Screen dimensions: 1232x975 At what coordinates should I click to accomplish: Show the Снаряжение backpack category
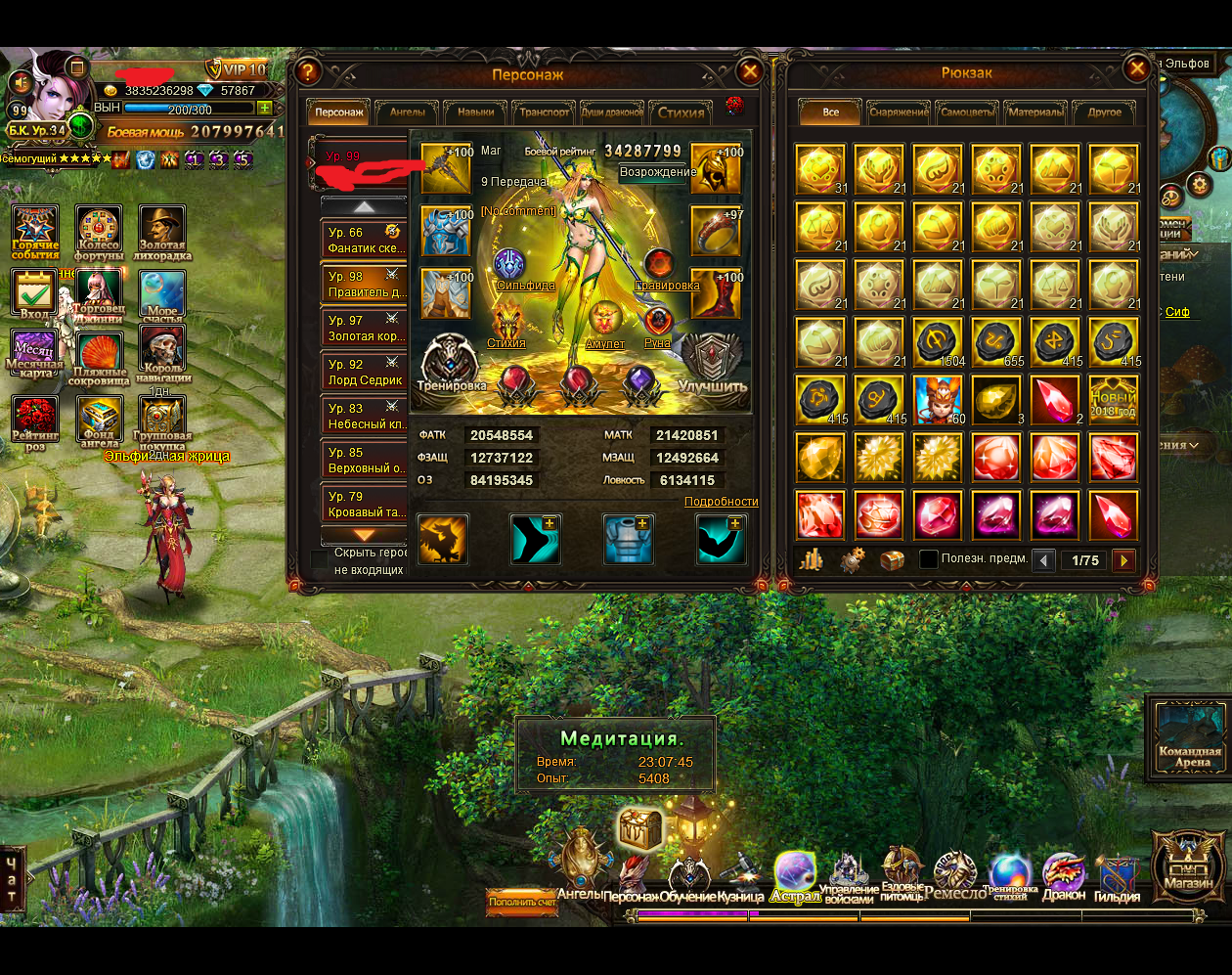point(899,112)
